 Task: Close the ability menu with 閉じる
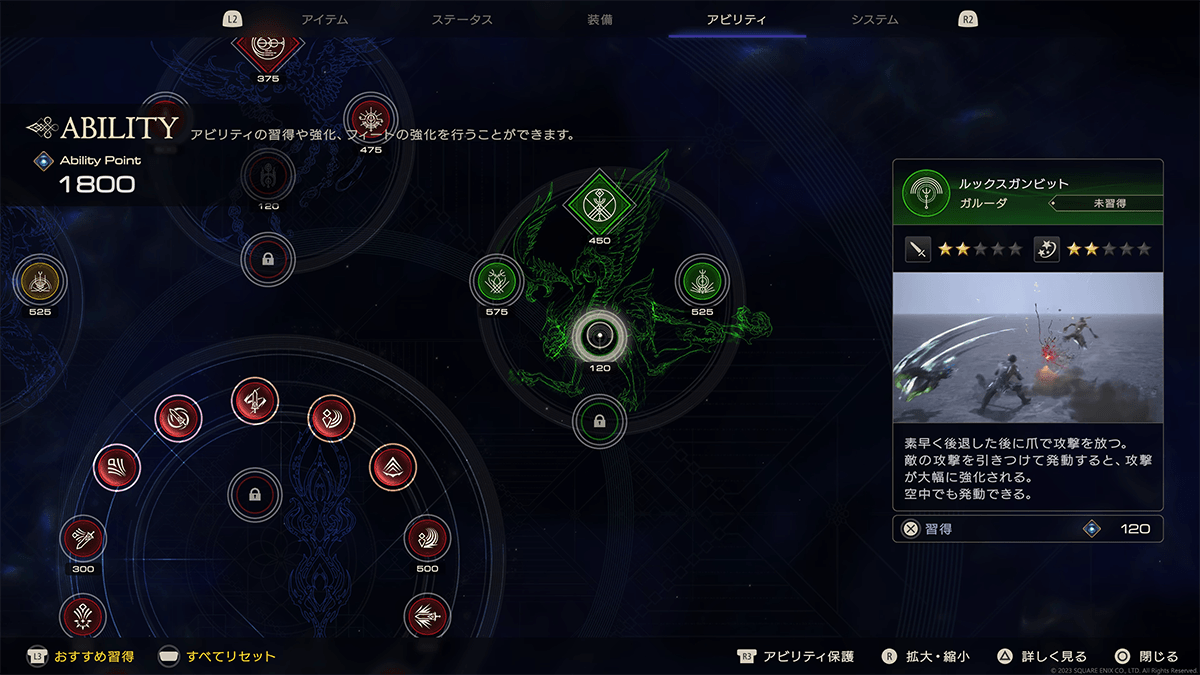(x=1146, y=657)
